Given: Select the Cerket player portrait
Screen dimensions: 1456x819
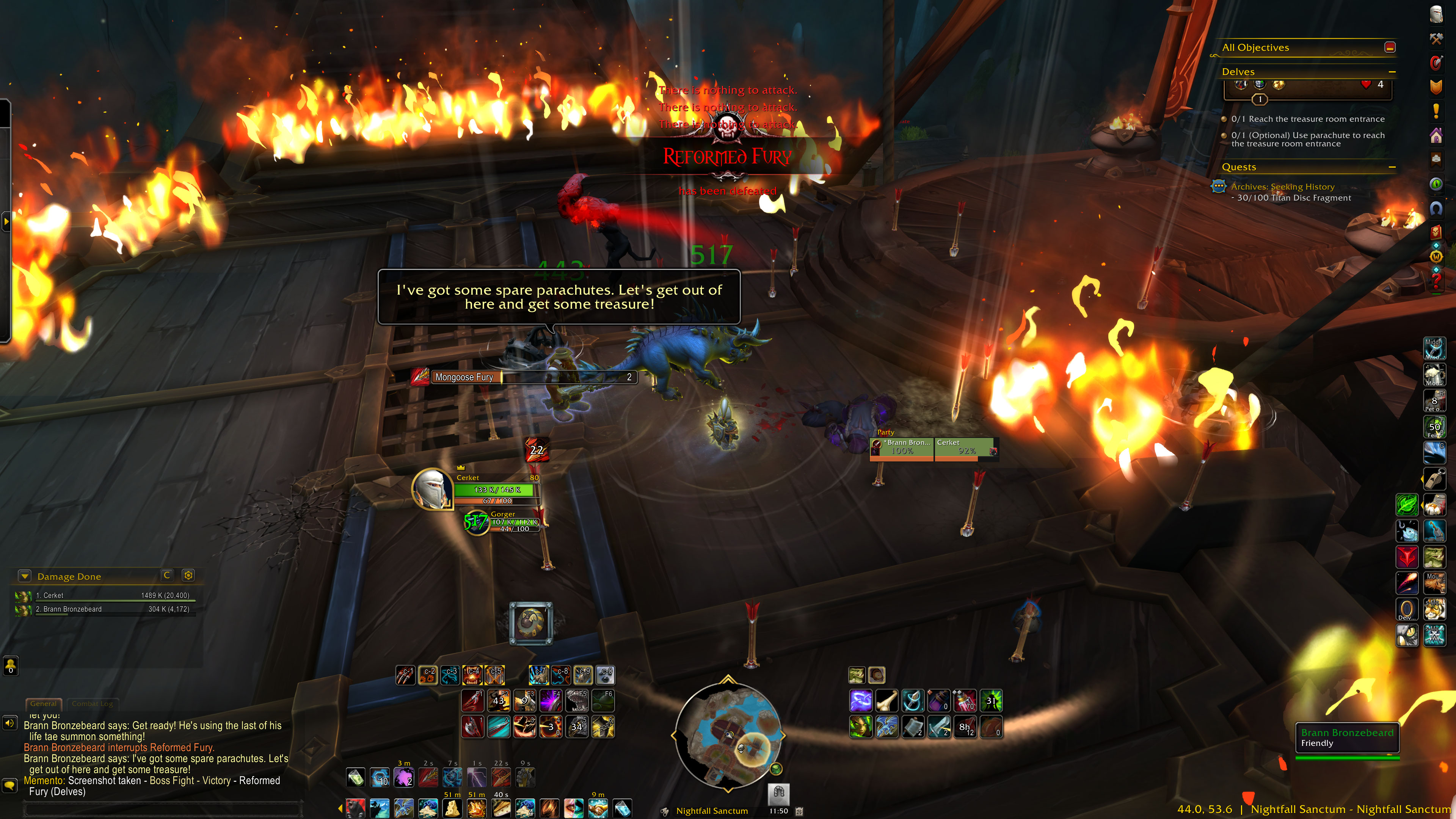Looking at the screenshot, I should tap(432, 488).
